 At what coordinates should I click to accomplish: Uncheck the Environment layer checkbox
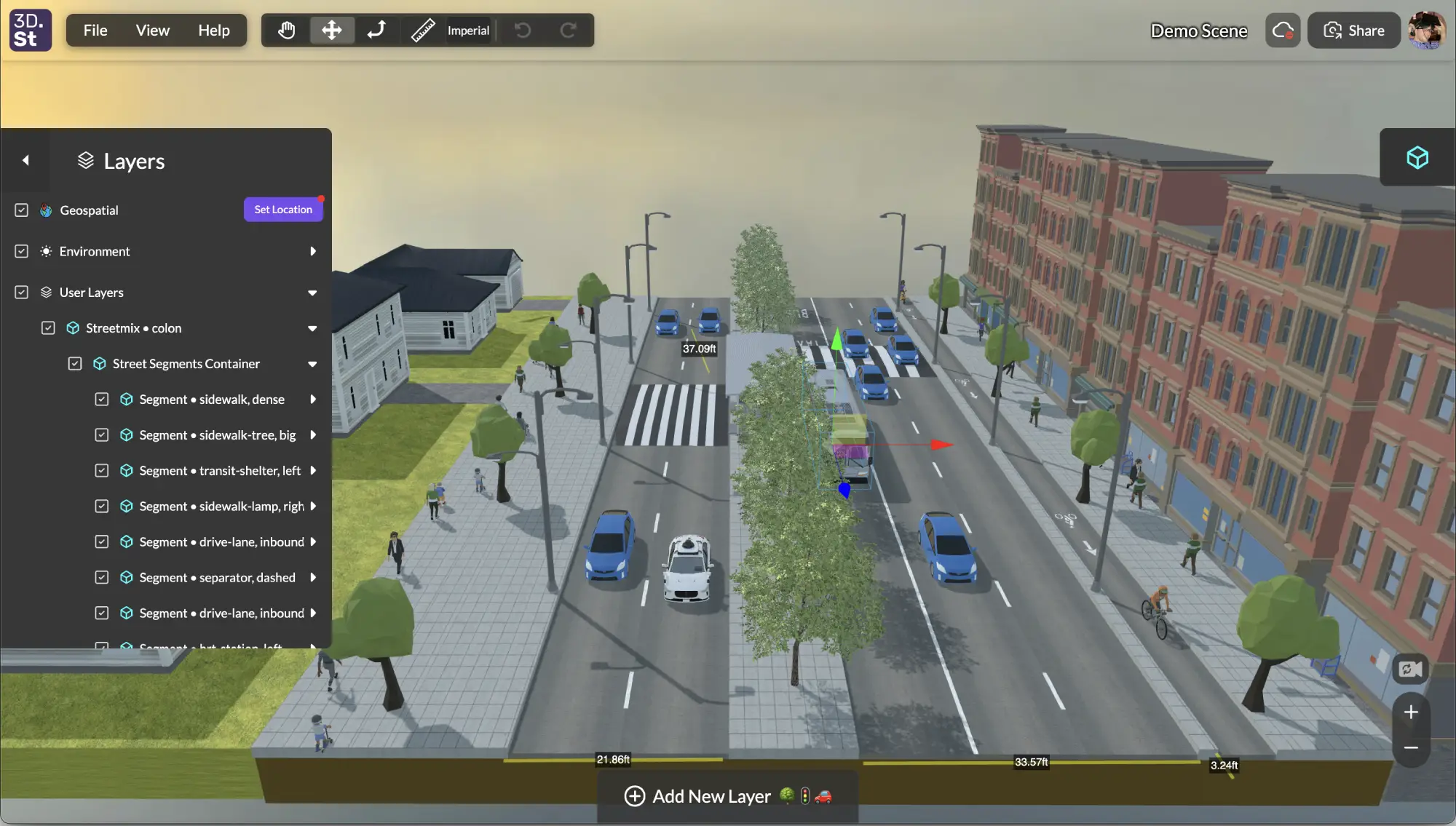21,251
